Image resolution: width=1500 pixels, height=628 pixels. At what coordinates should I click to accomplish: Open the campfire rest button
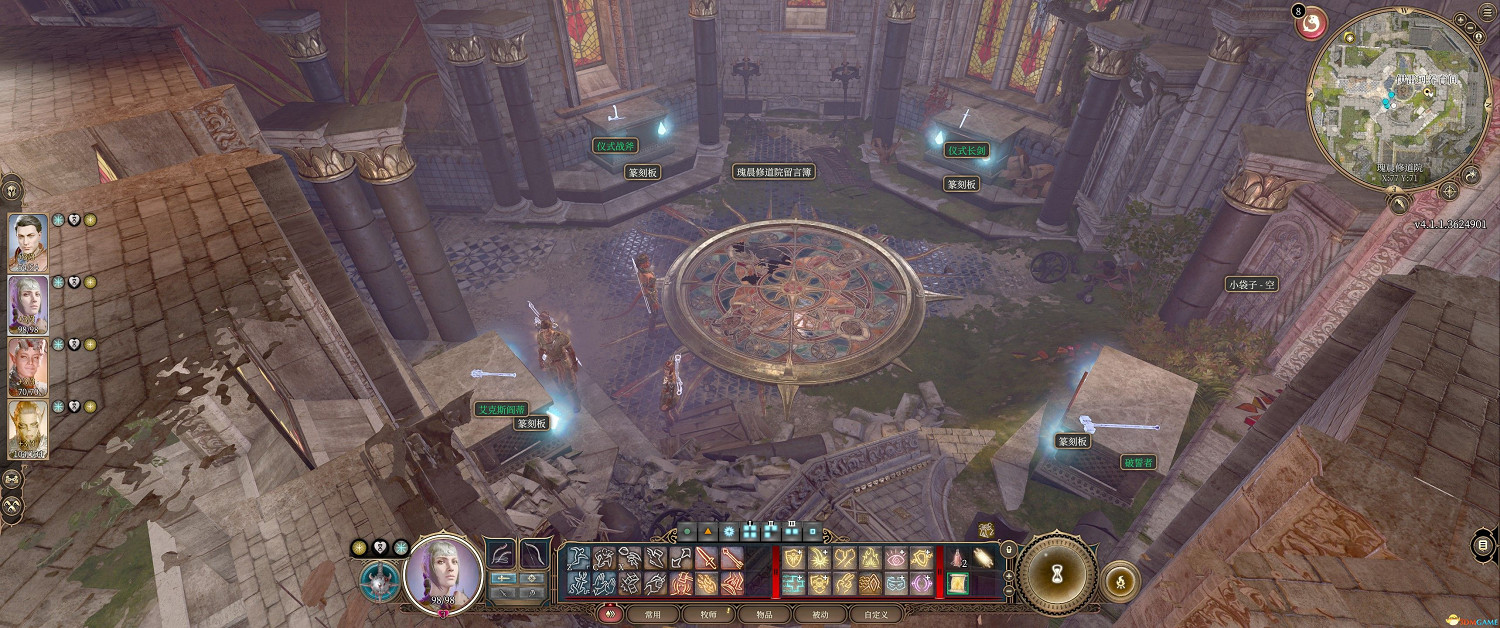click(1121, 580)
